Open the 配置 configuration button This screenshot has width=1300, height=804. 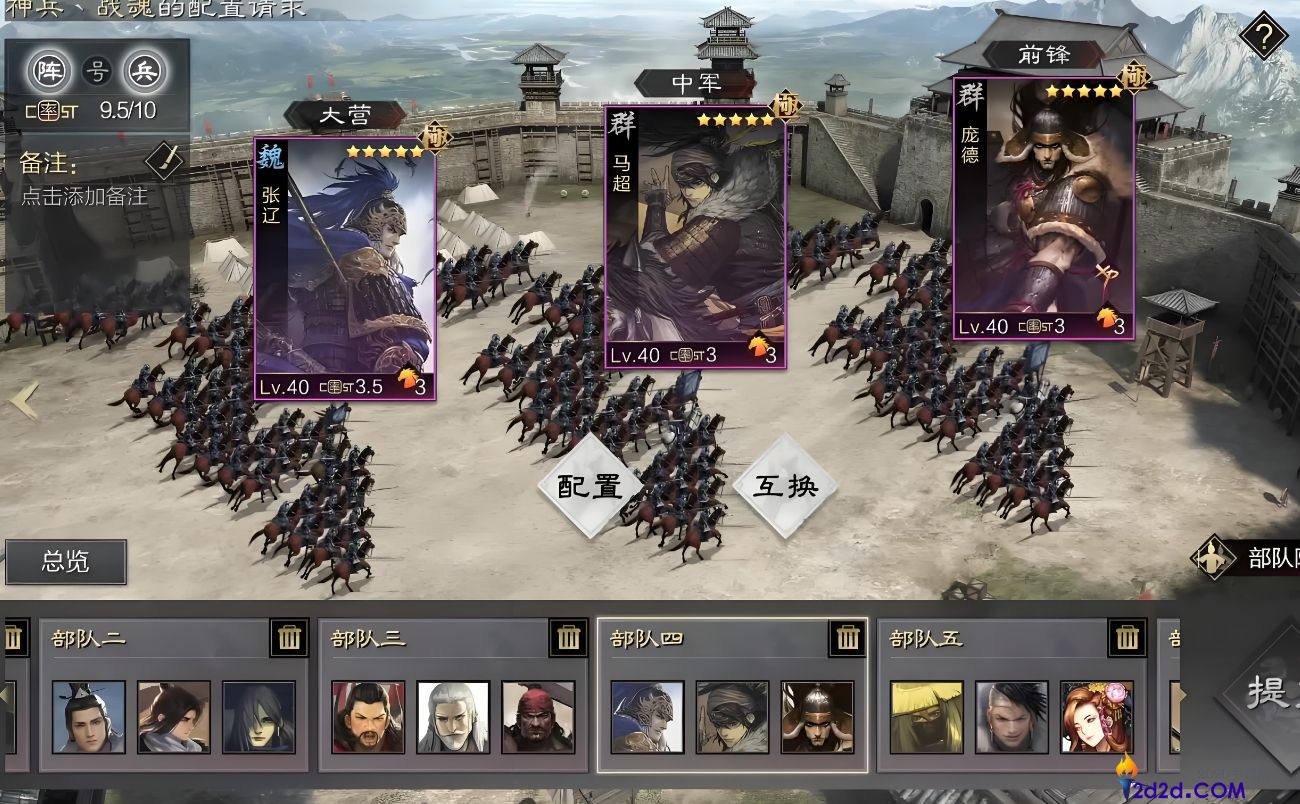click(x=589, y=487)
